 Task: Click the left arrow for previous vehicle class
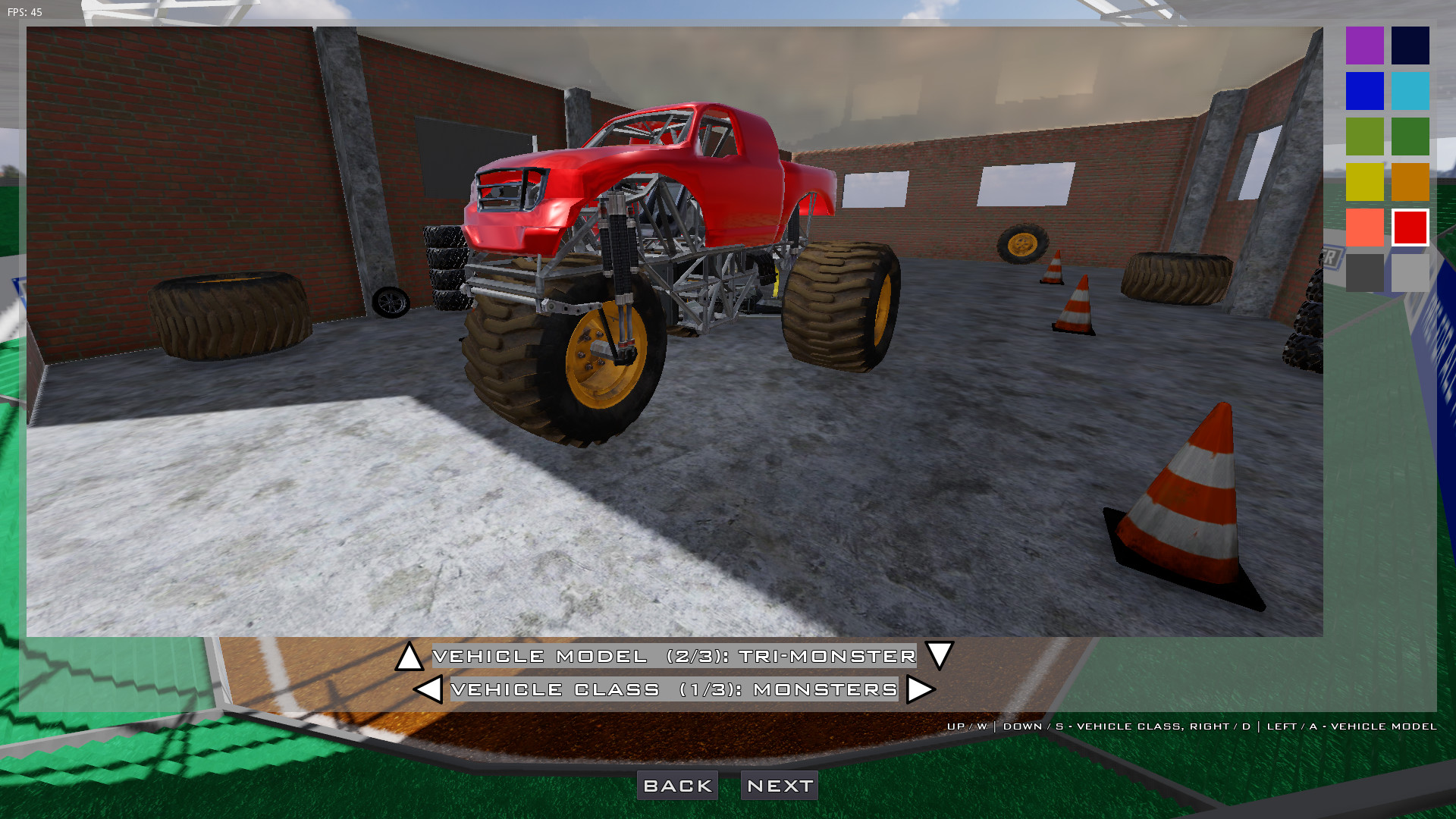[429, 690]
